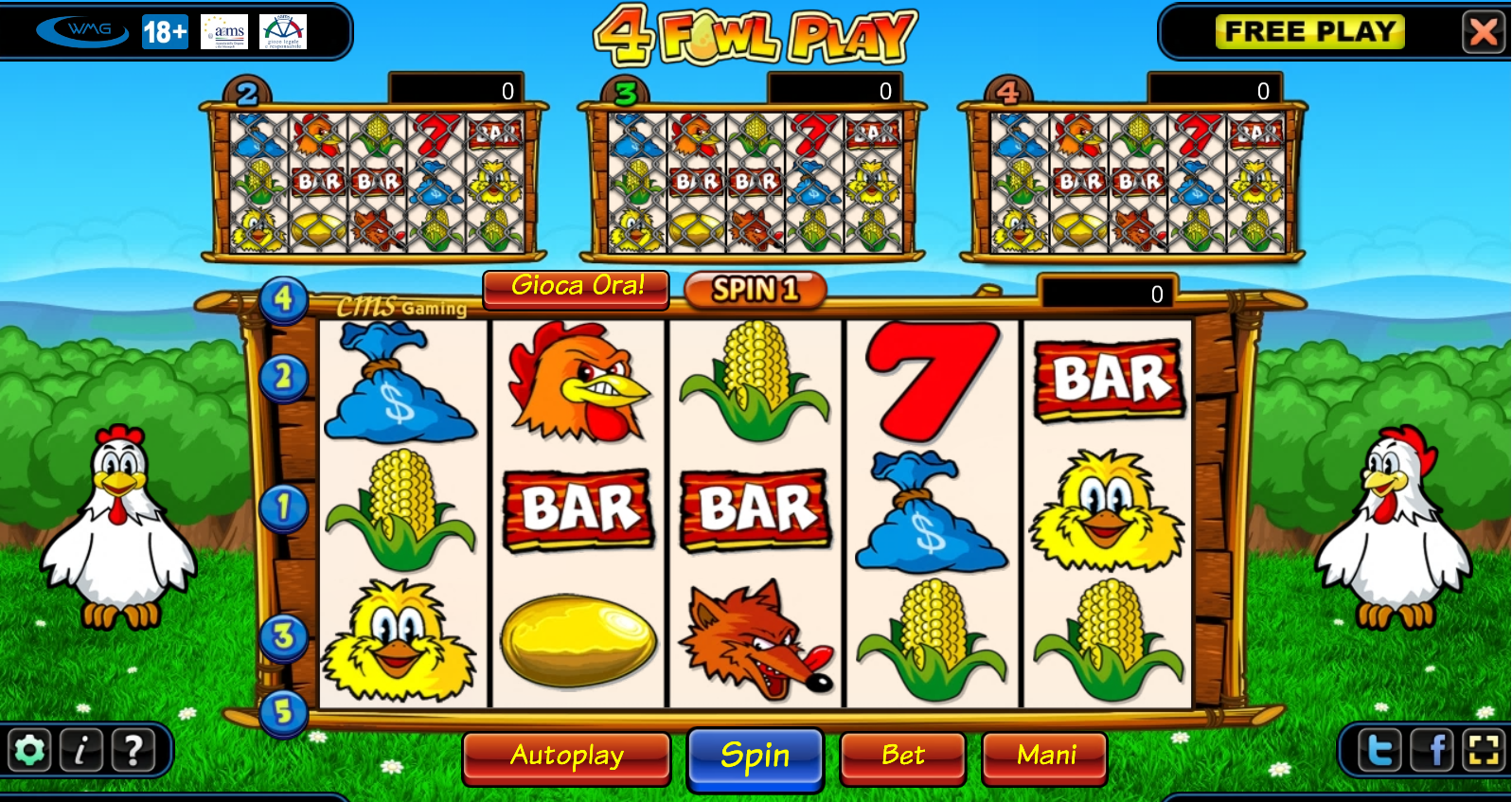Image resolution: width=1512 pixels, height=802 pixels.
Task: Toggle payline badge number 5
Action: (x=282, y=717)
